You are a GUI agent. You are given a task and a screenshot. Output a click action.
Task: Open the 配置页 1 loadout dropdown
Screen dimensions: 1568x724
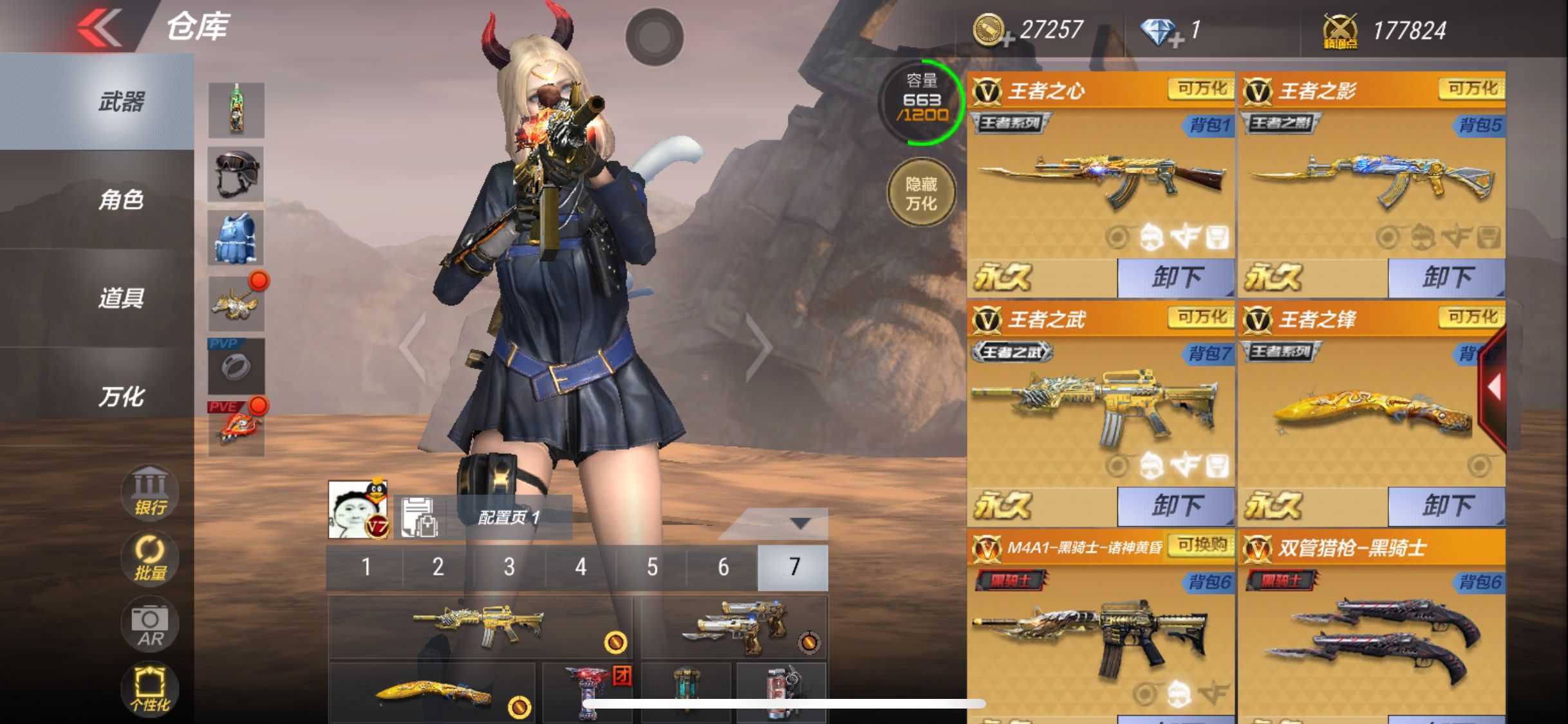click(x=800, y=523)
